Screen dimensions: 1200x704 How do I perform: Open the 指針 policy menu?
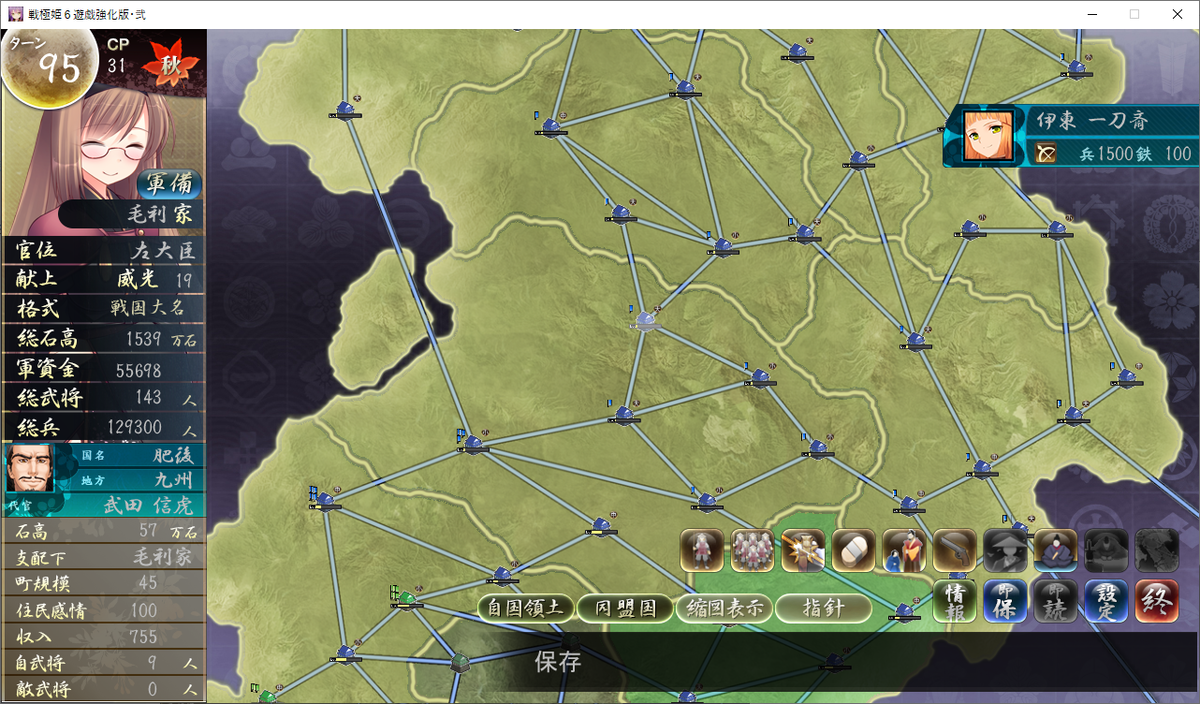[823, 608]
